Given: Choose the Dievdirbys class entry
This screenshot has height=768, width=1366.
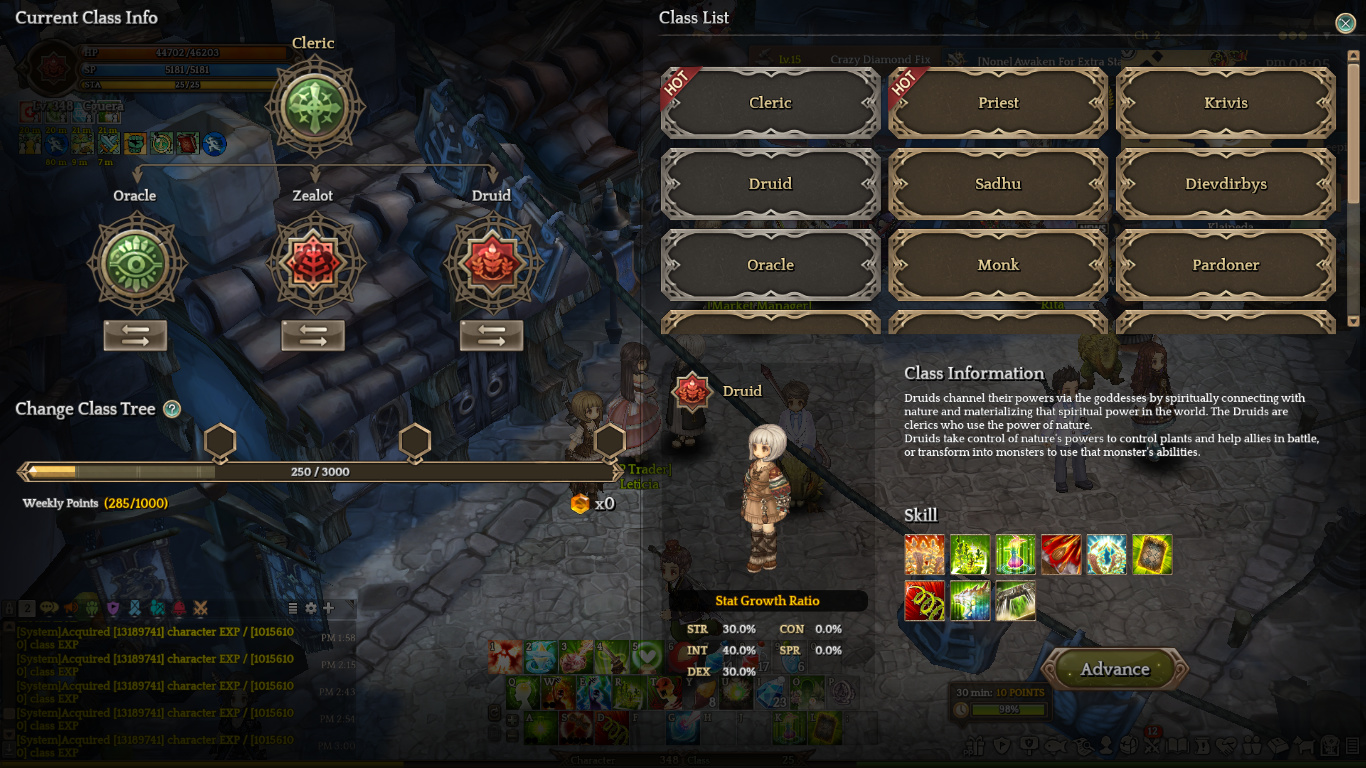Looking at the screenshot, I should tap(1226, 184).
